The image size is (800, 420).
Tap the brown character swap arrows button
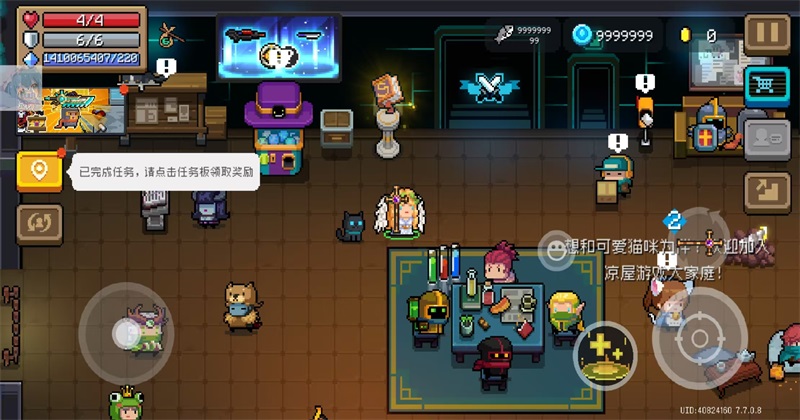click(x=39, y=221)
